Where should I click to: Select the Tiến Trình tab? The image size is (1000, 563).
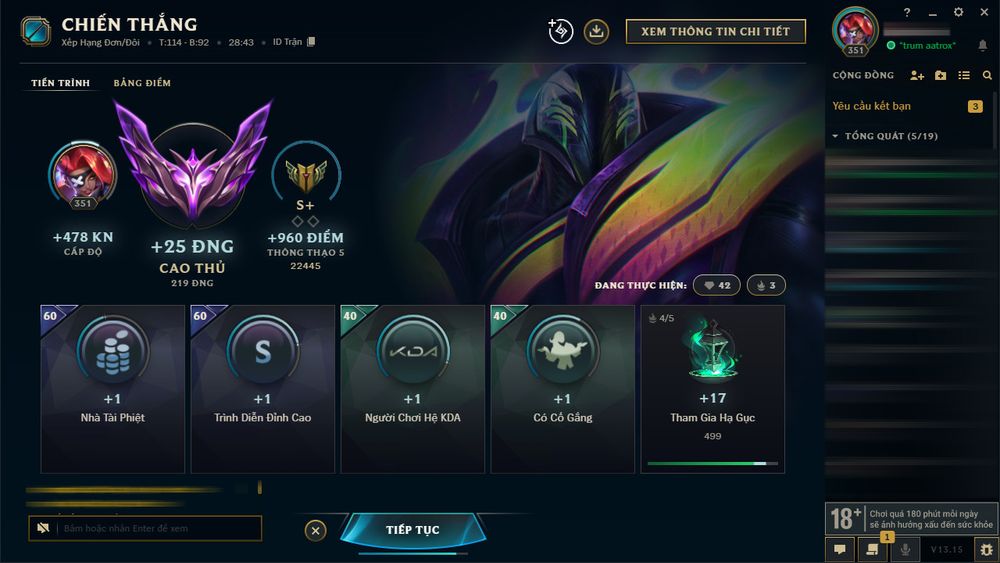pos(60,83)
